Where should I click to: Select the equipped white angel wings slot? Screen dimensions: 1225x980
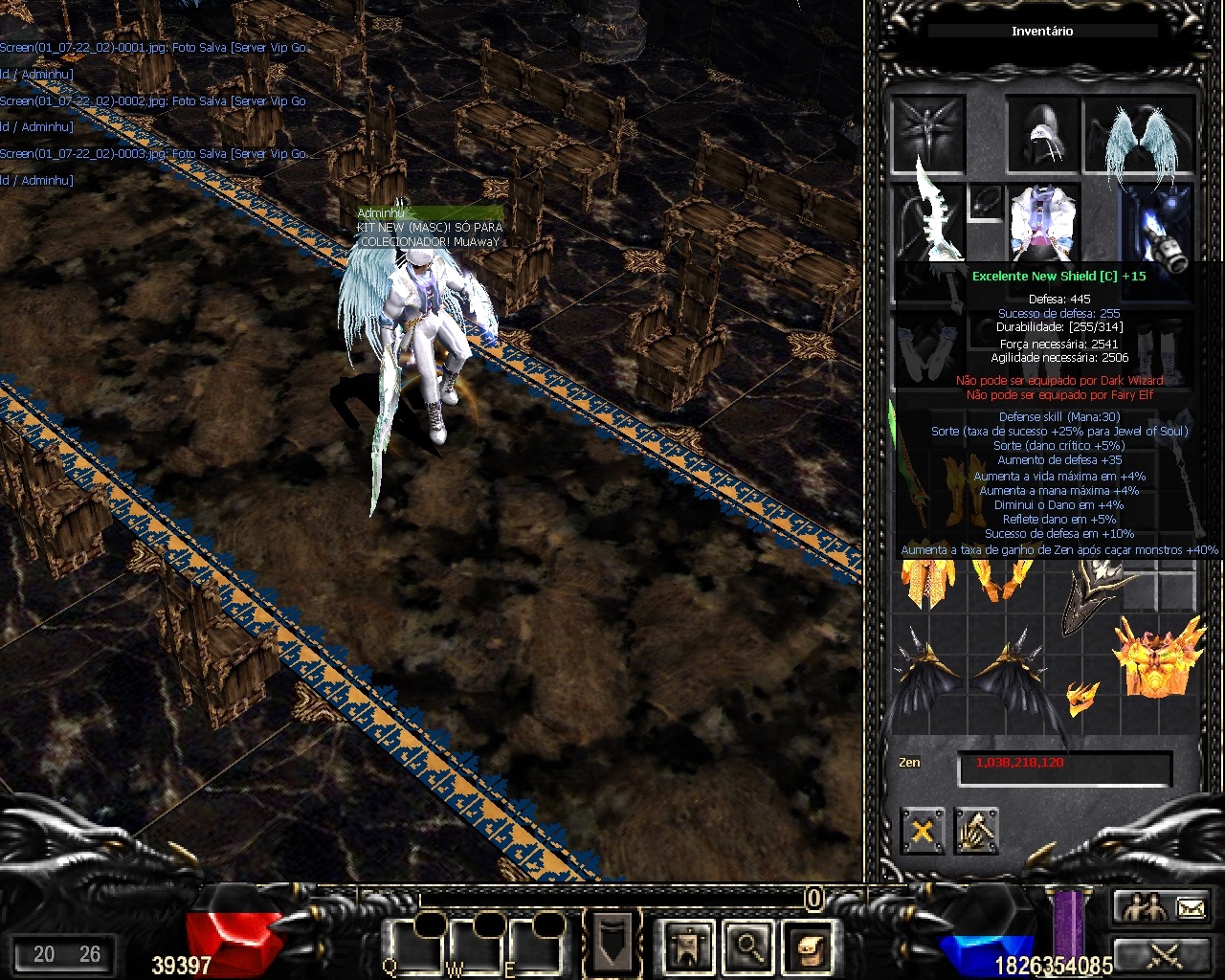(1139, 135)
